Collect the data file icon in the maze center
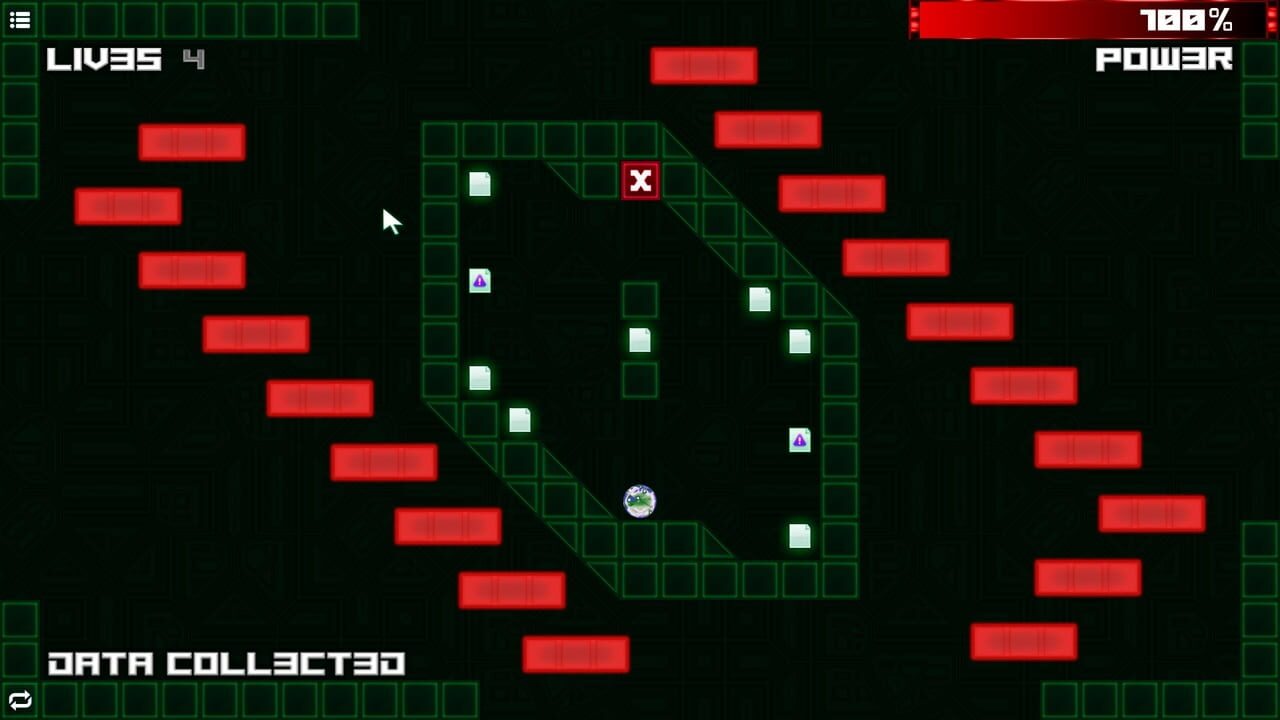 (x=640, y=340)
